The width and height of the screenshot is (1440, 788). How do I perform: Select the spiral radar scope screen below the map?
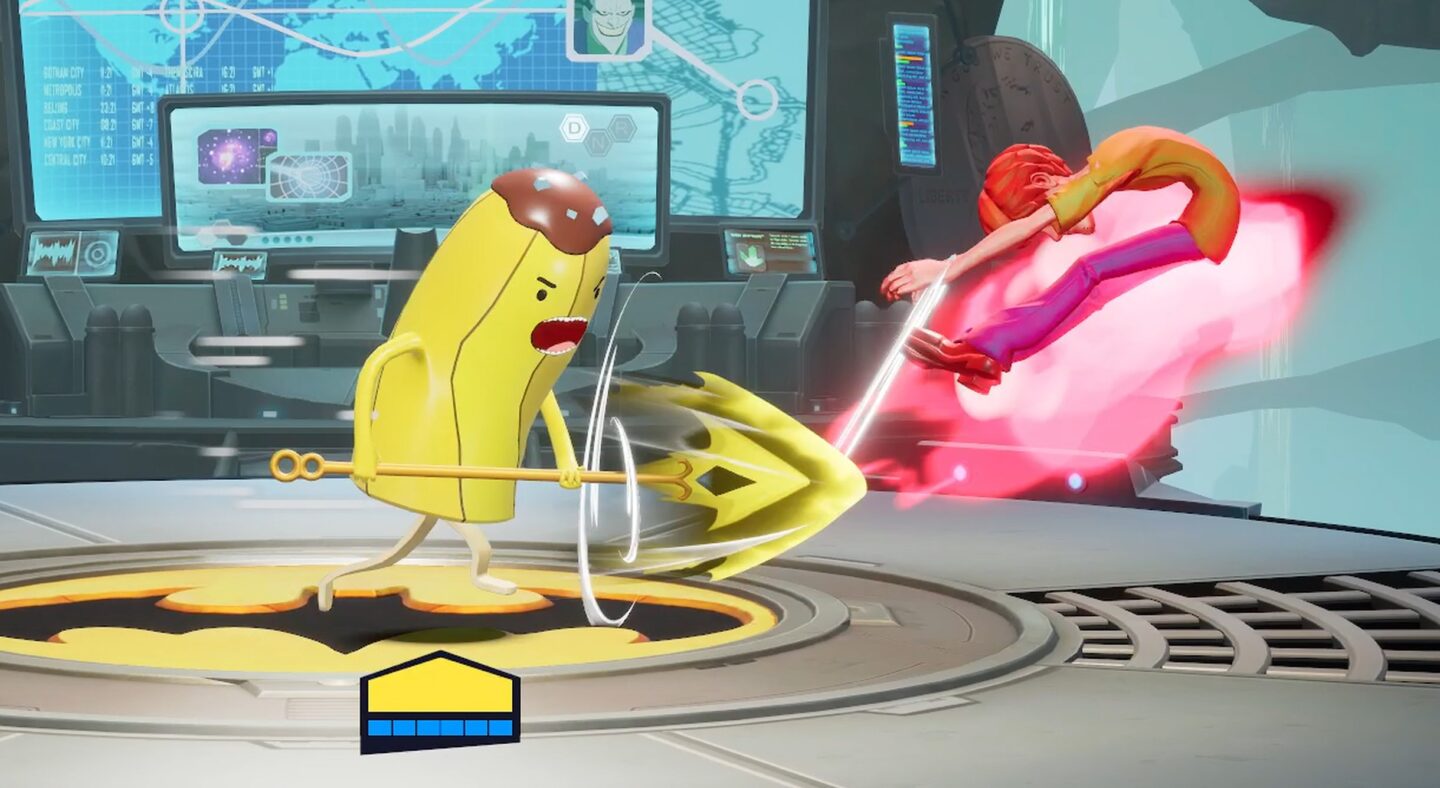(309, 176)
